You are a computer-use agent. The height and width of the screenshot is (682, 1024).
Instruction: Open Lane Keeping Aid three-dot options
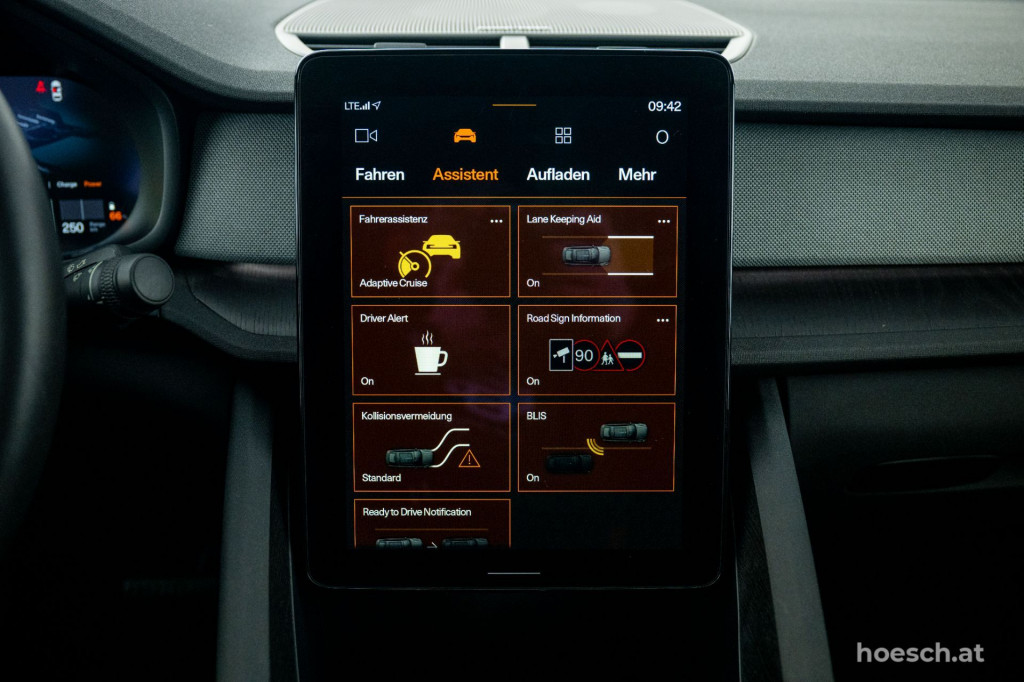pos(663,221)
